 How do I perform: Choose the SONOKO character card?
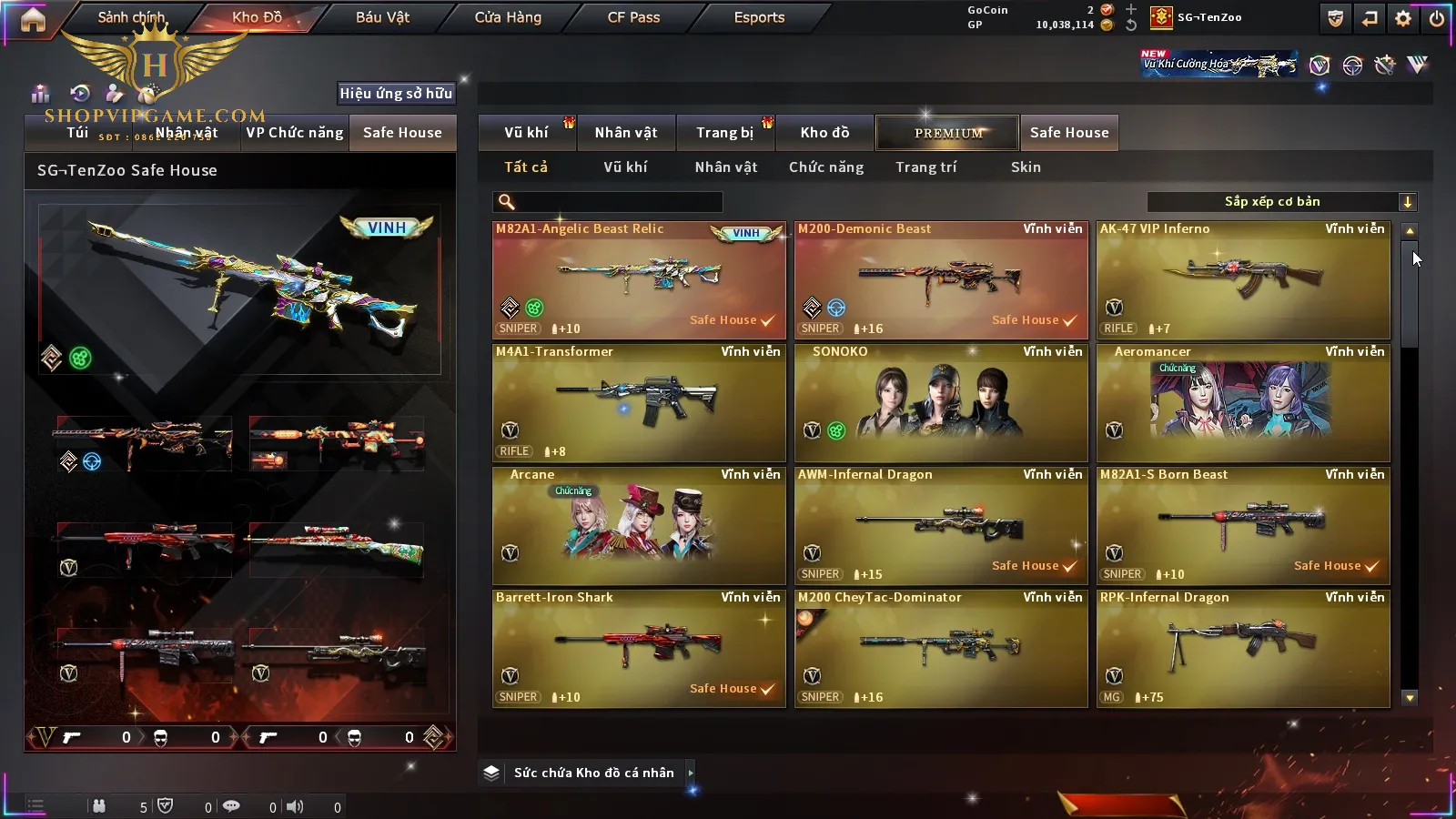click(941, 403)
